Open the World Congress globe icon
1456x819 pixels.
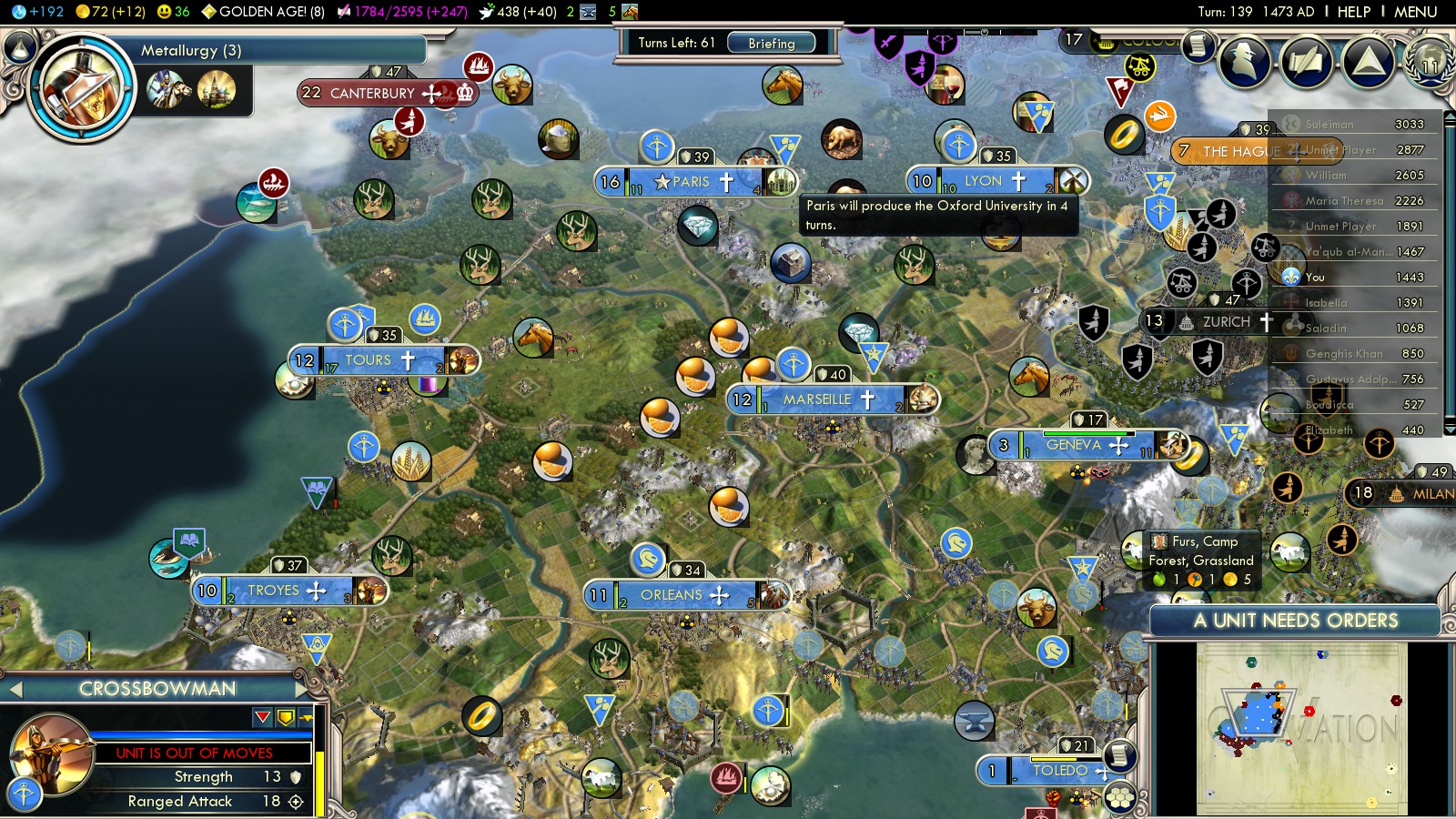coord(1430,62)
